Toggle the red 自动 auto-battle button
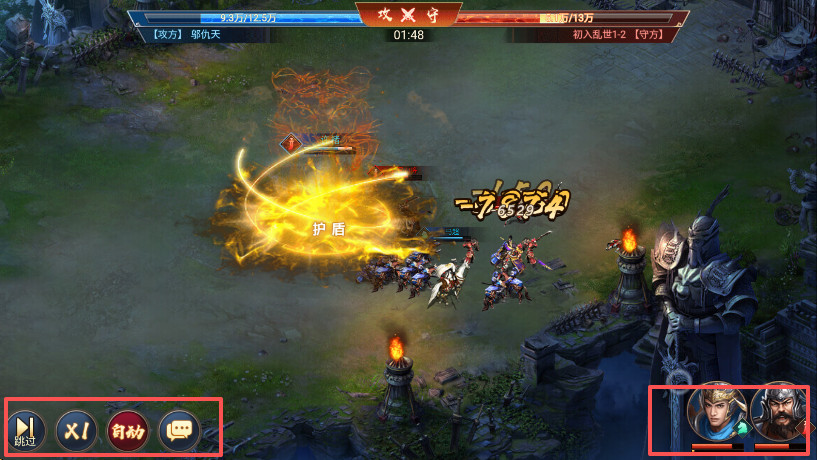The width and height of the screenshot is (817, 460). pyautogui.click(x=127, y=430)
